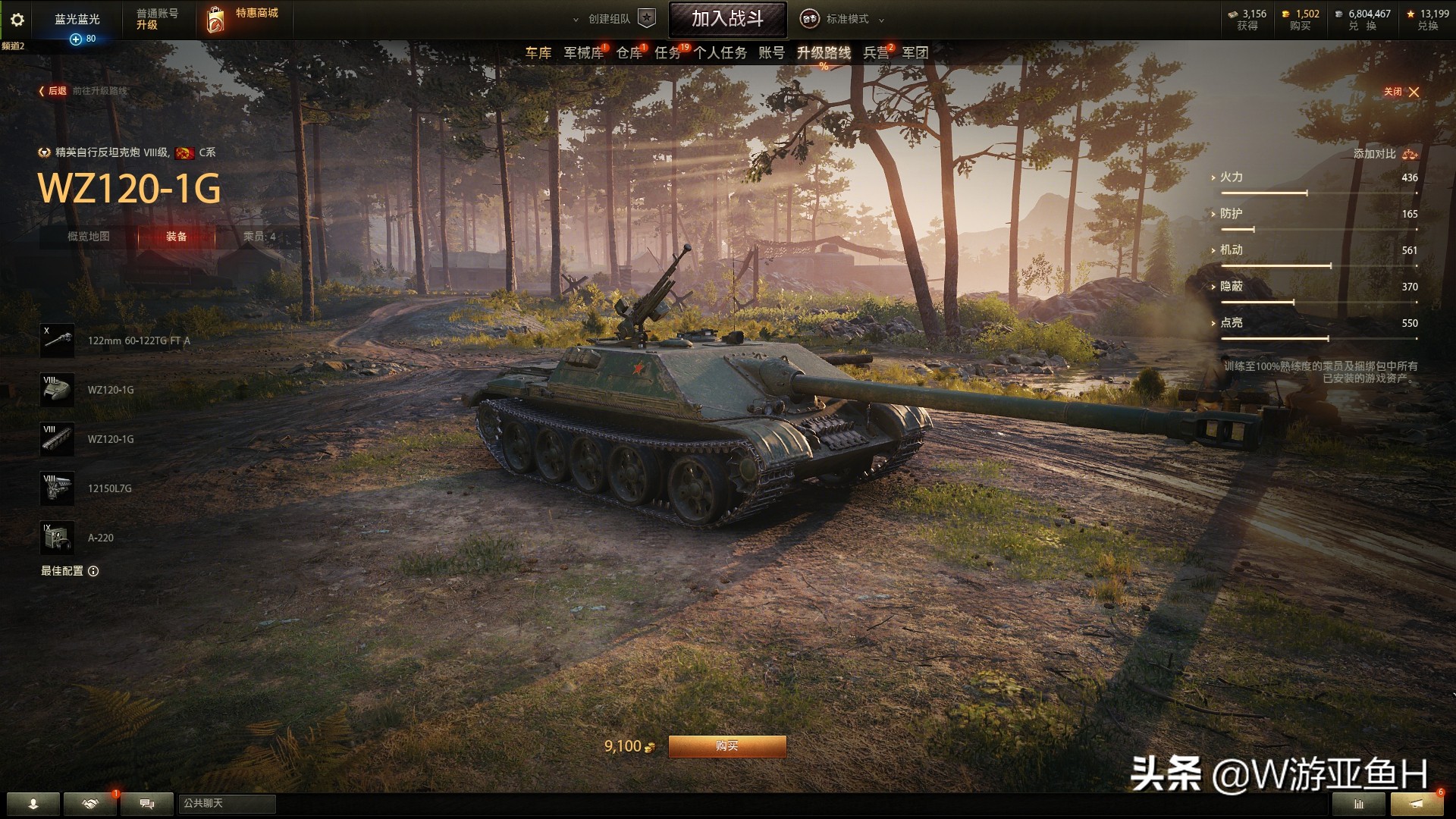Open the 特惠商城 premium shop
Screen dimensions: 1456x819
tap(243, 18)
